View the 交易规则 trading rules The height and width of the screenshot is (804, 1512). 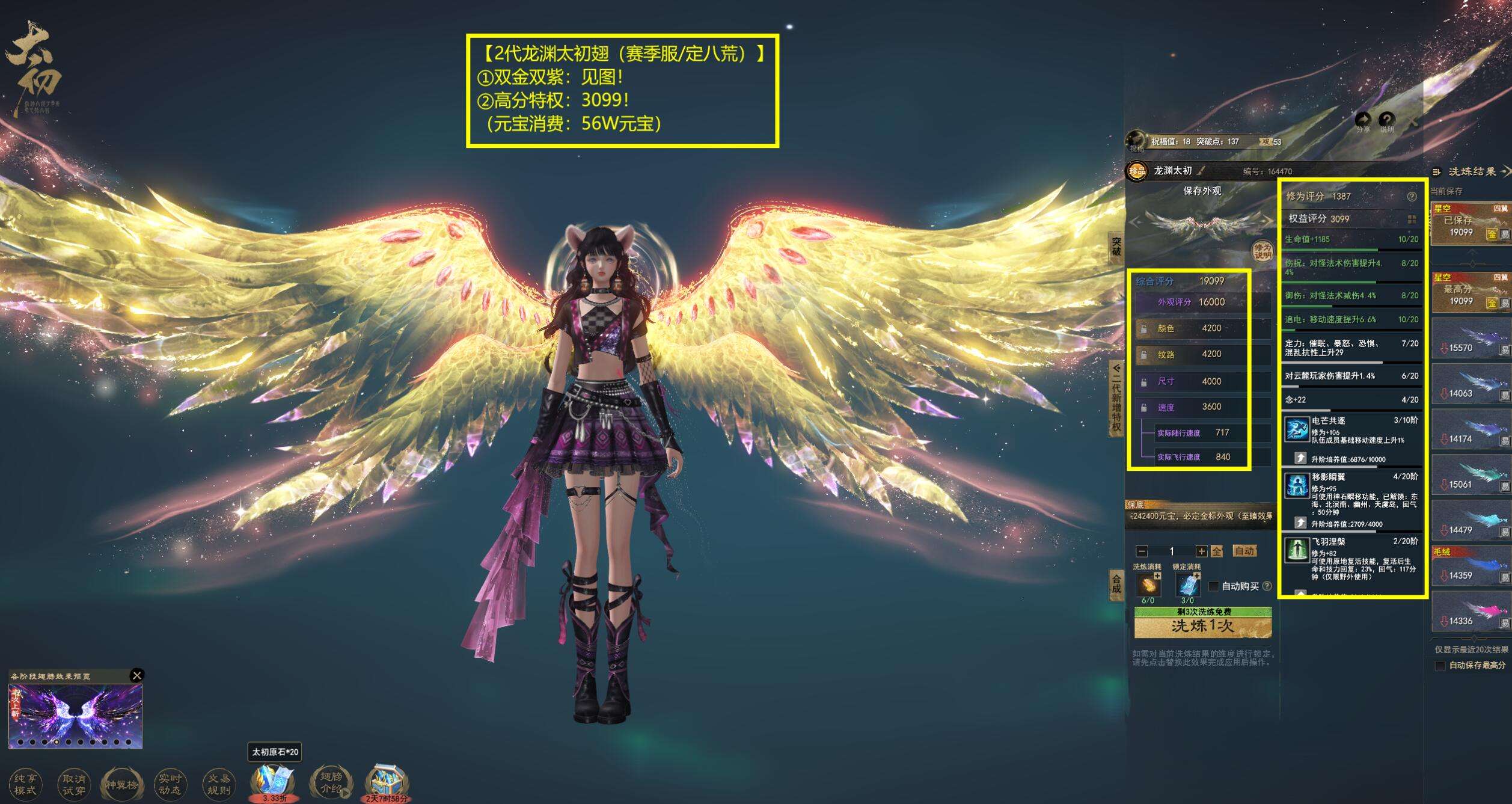(x=218, y=784)
